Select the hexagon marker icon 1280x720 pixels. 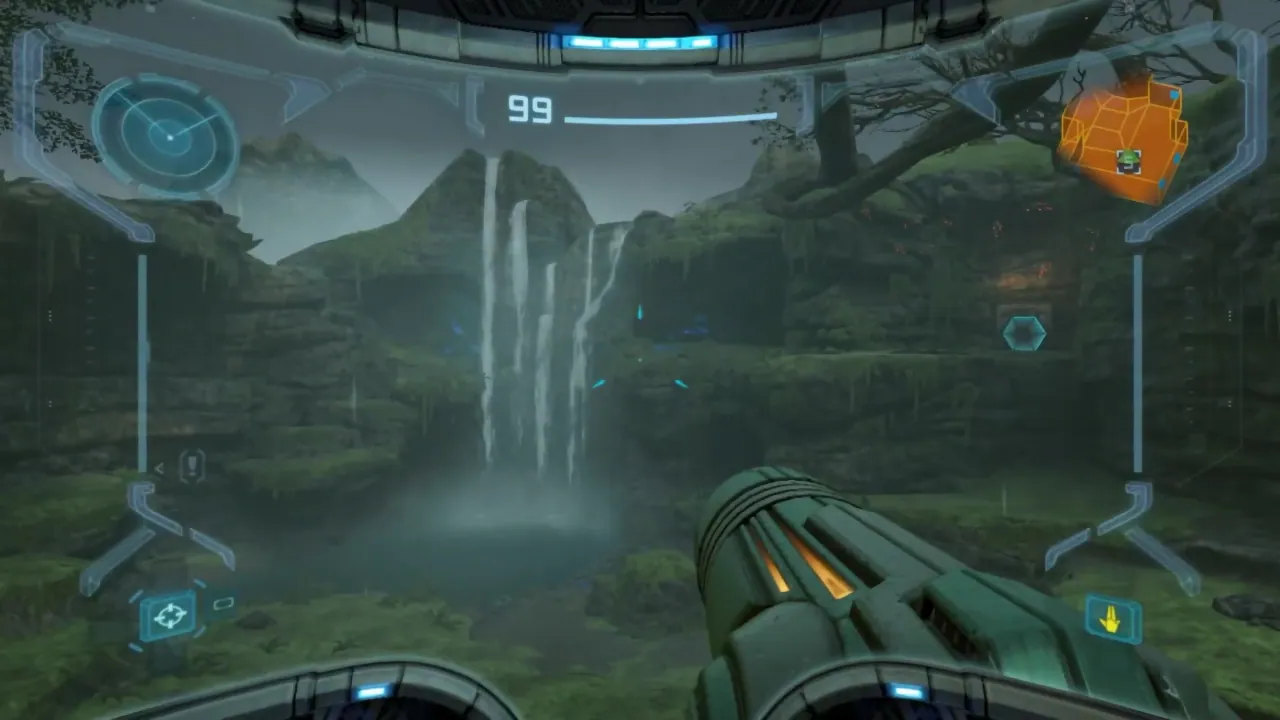[1023, 333]
